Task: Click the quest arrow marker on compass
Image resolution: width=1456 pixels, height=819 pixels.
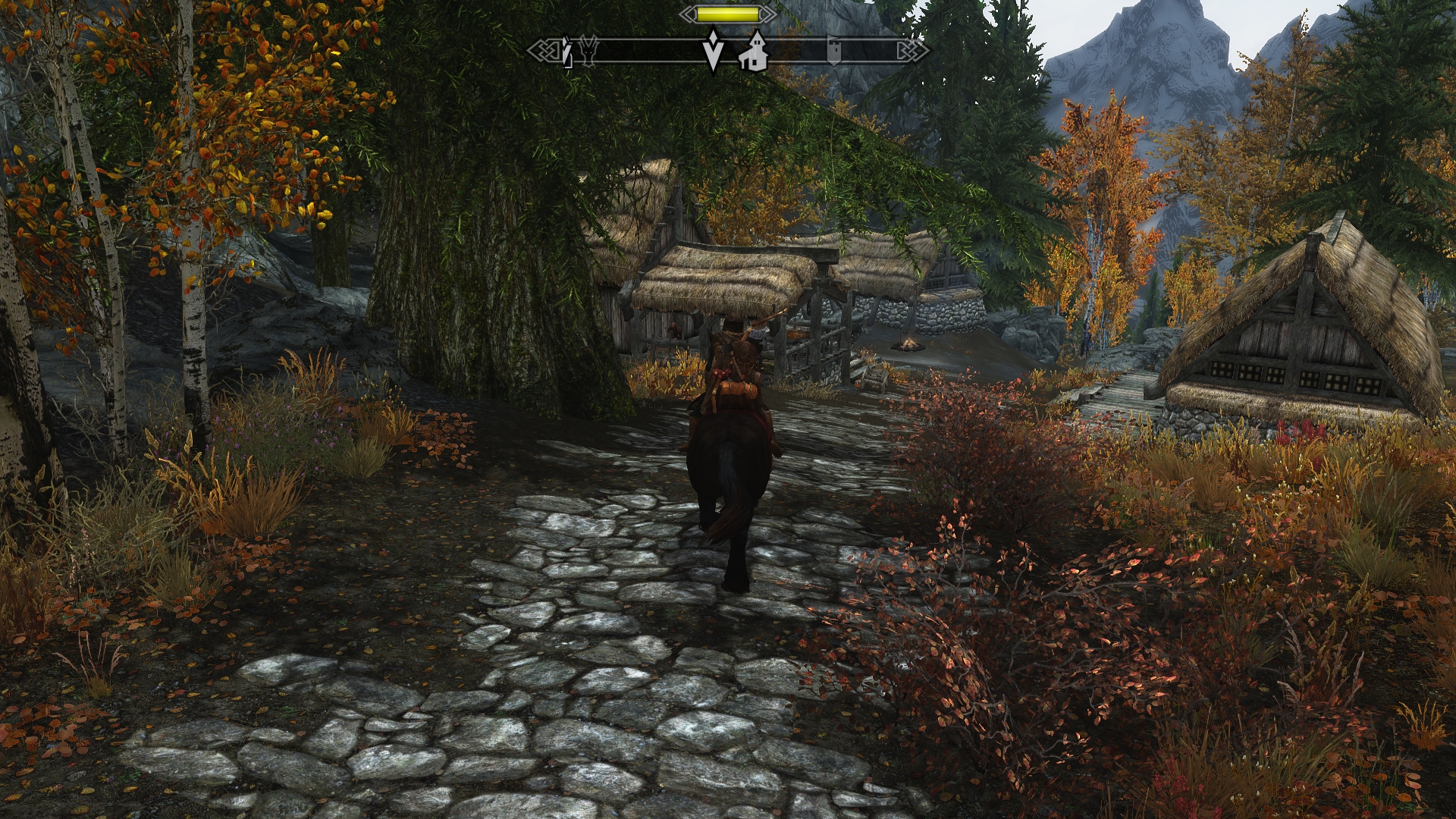Action: point(713,52)
